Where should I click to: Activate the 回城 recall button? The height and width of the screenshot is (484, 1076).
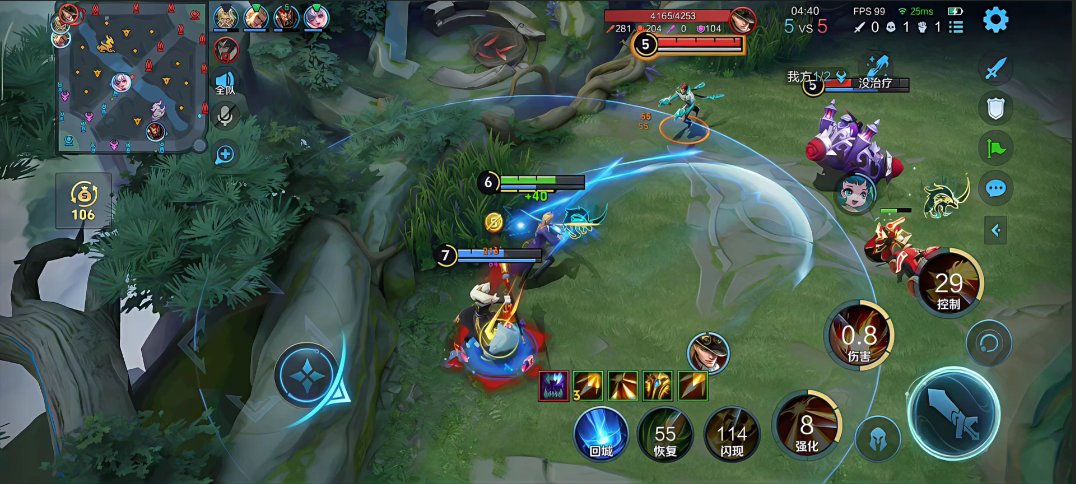pos(600,434)
